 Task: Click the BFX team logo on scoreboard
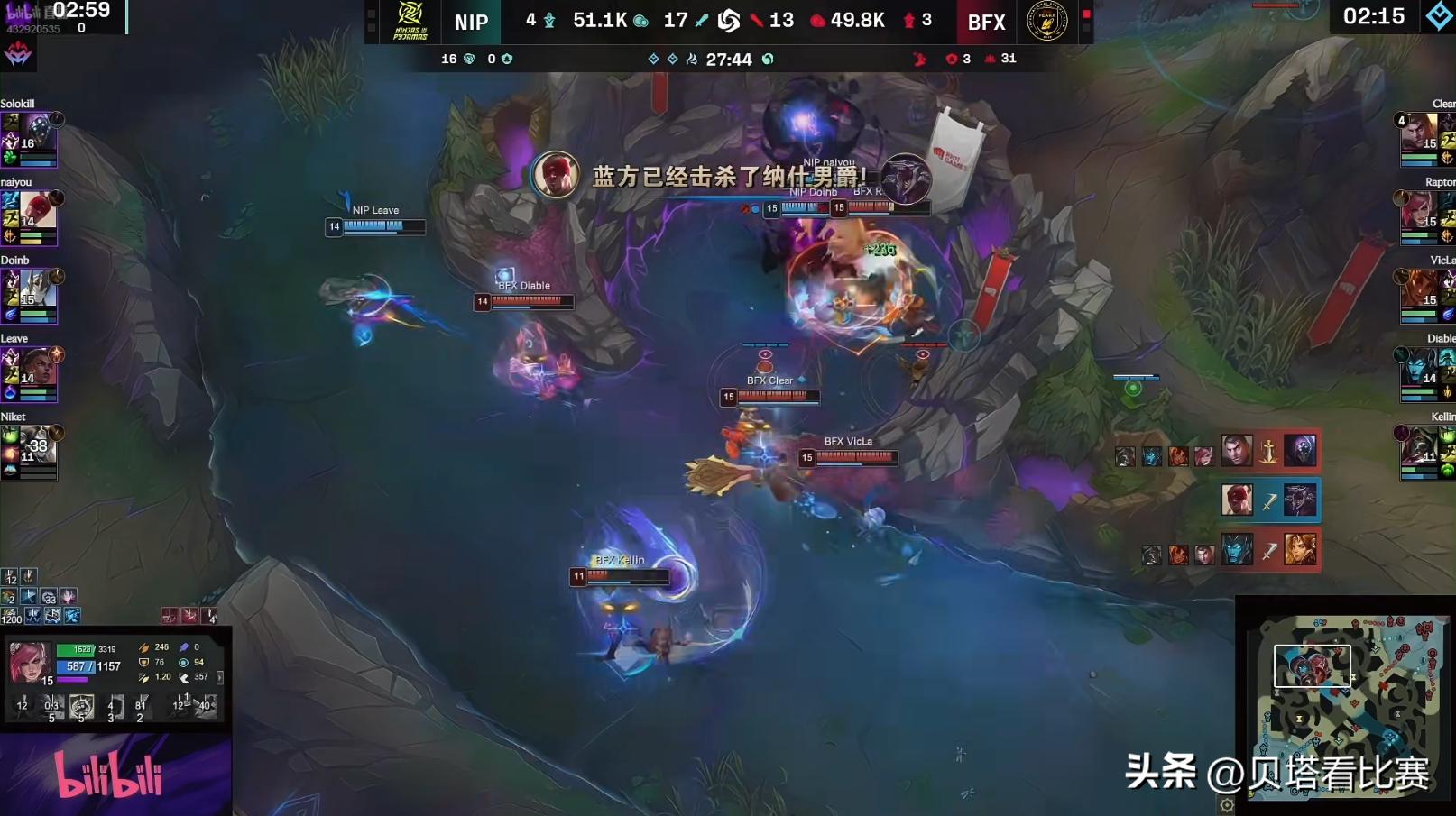point(1046,22)
